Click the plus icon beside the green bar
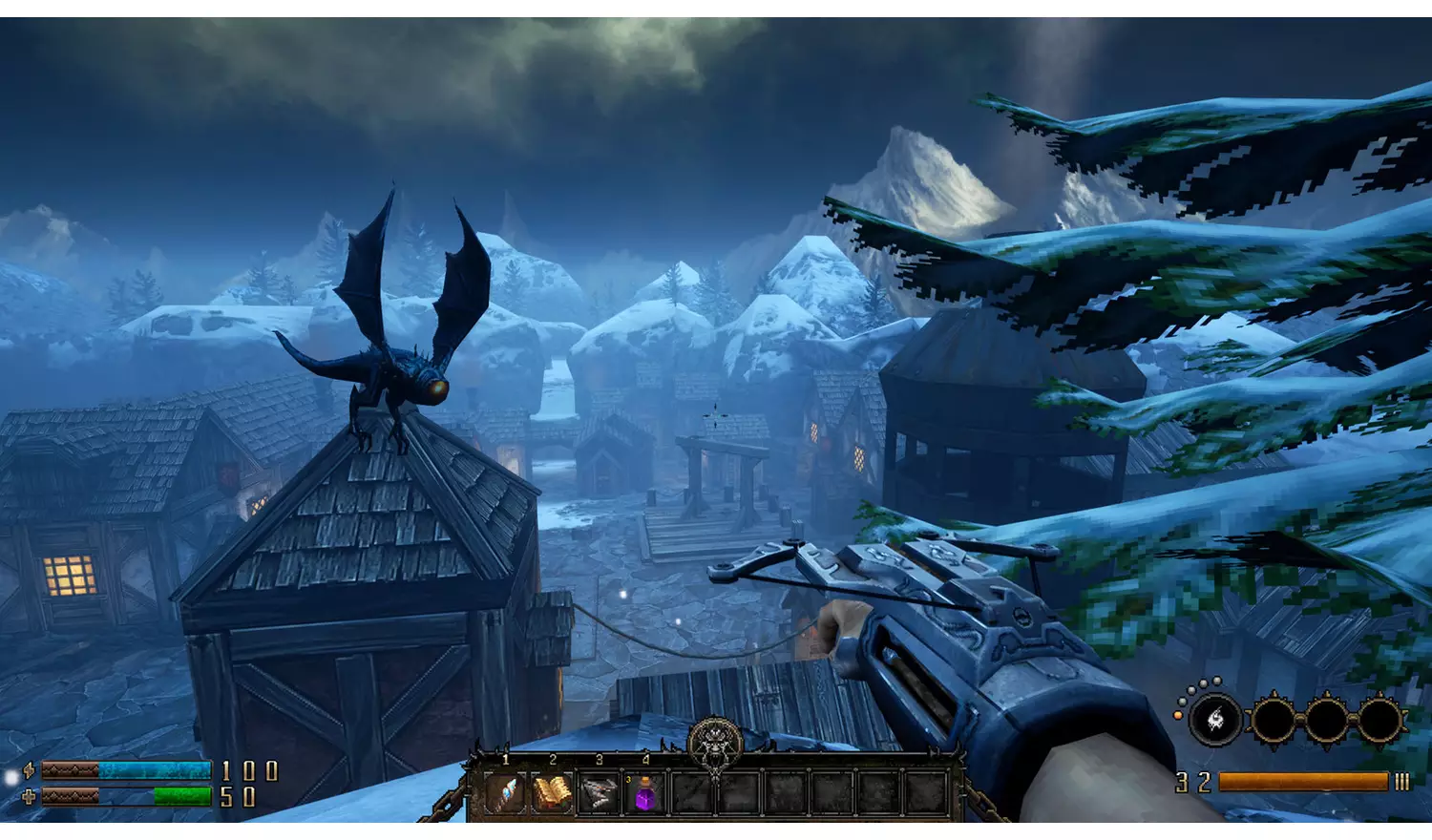The height and width of the screenshot is (840, 1432). 29,795
